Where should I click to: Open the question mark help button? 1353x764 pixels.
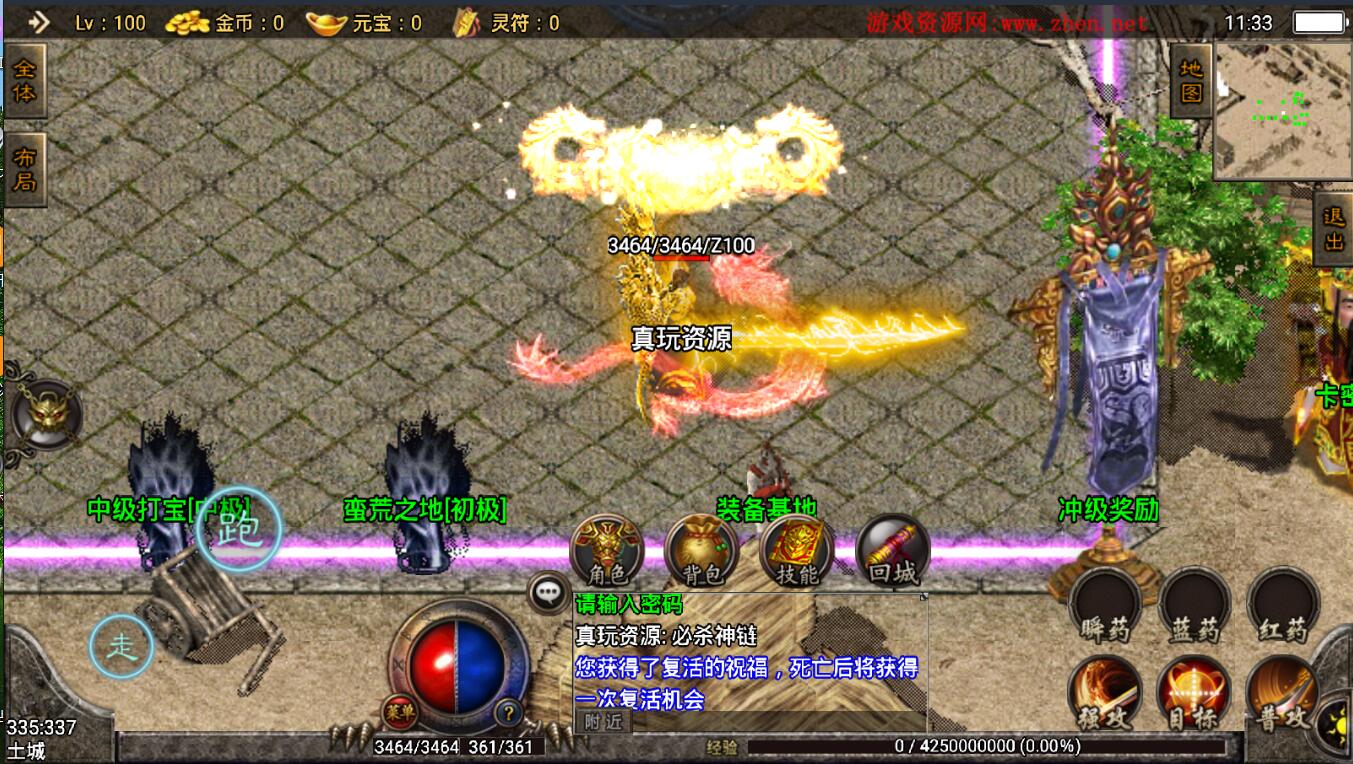[509, 713]
